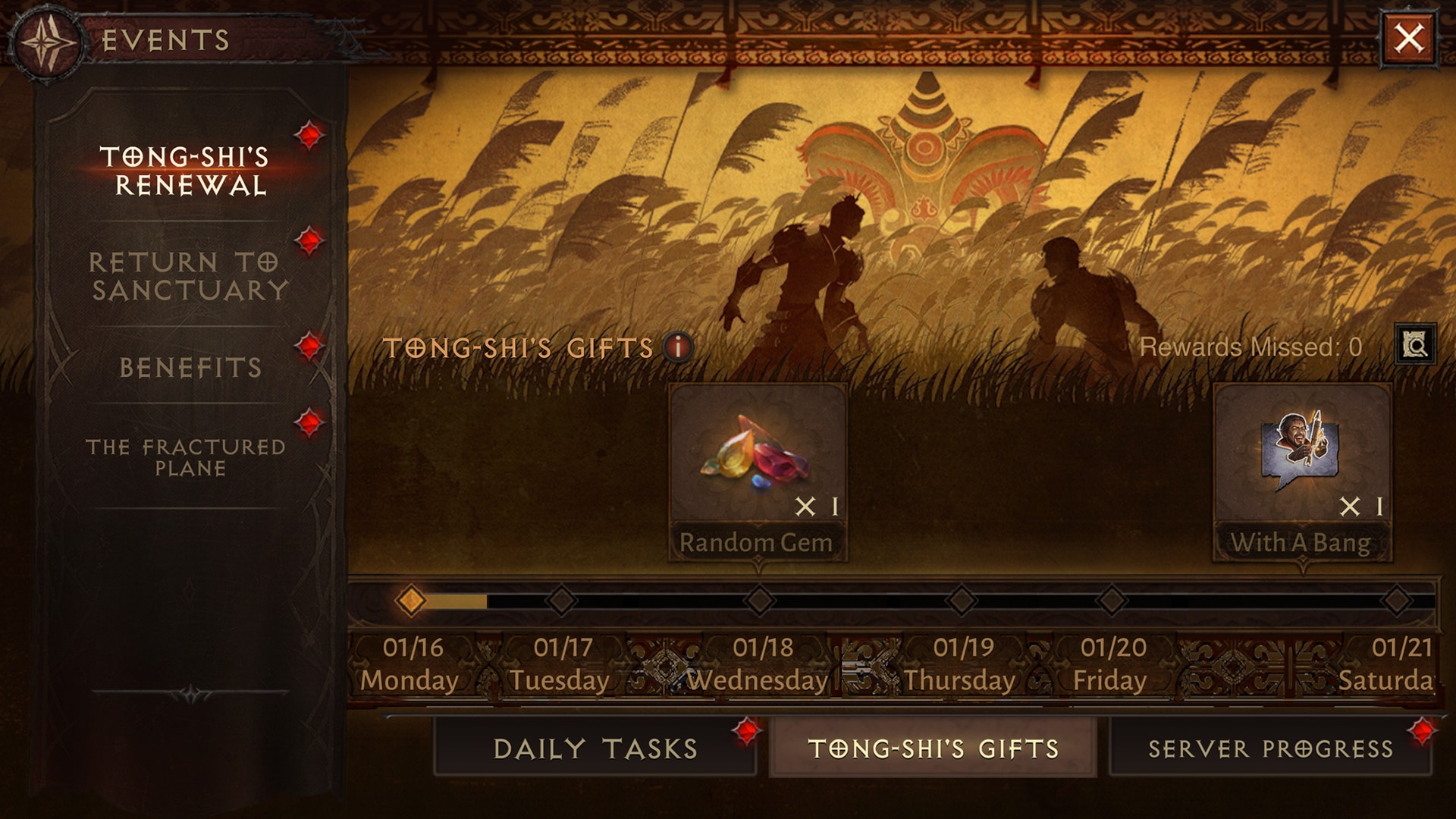Open the missed rewards log icon
Image resolution: width=1456 pixels, height=819 pixels.
(x=1415, y=346)
